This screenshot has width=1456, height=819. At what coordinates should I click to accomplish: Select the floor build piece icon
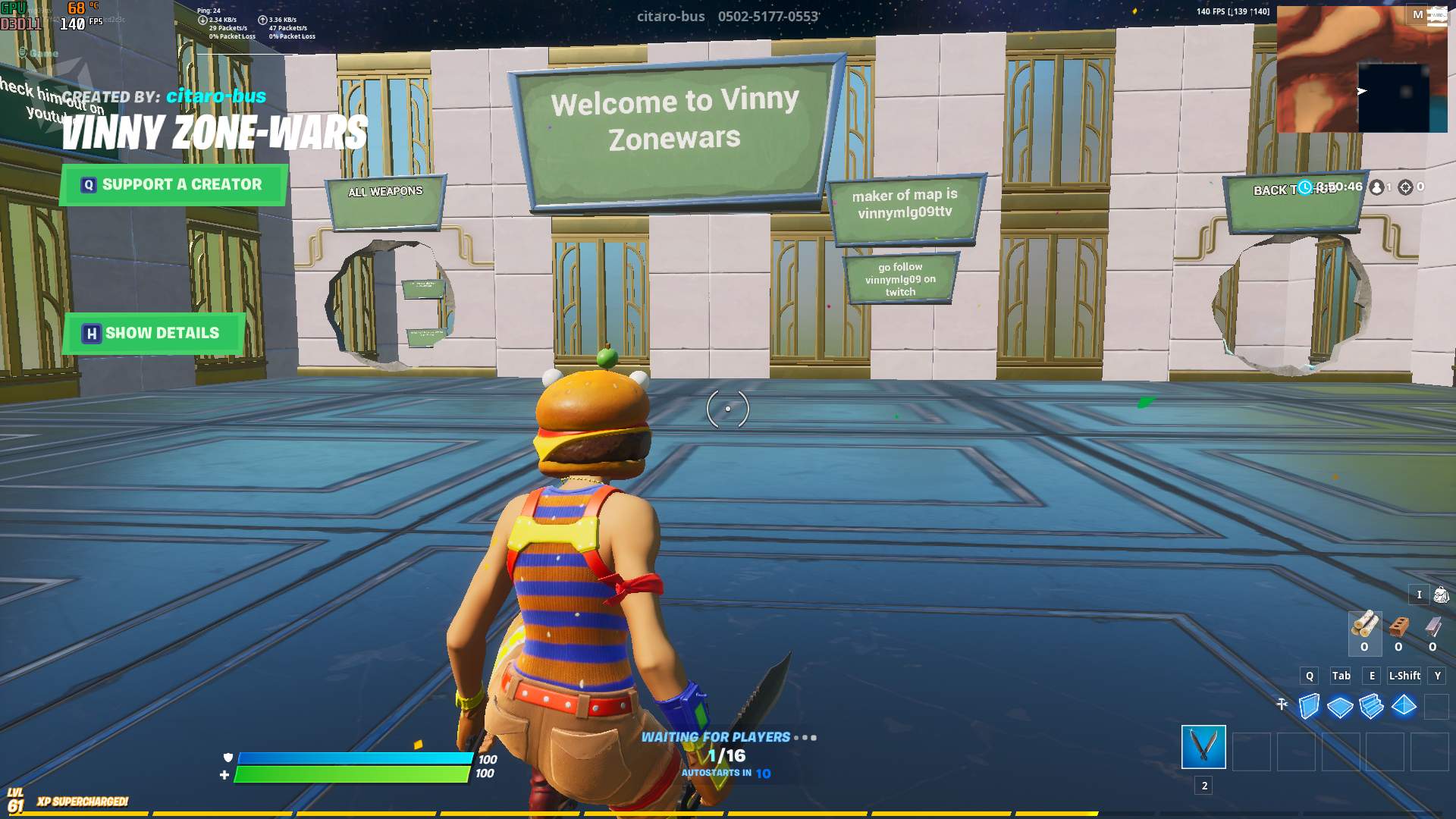click(x=1341, y=705)
